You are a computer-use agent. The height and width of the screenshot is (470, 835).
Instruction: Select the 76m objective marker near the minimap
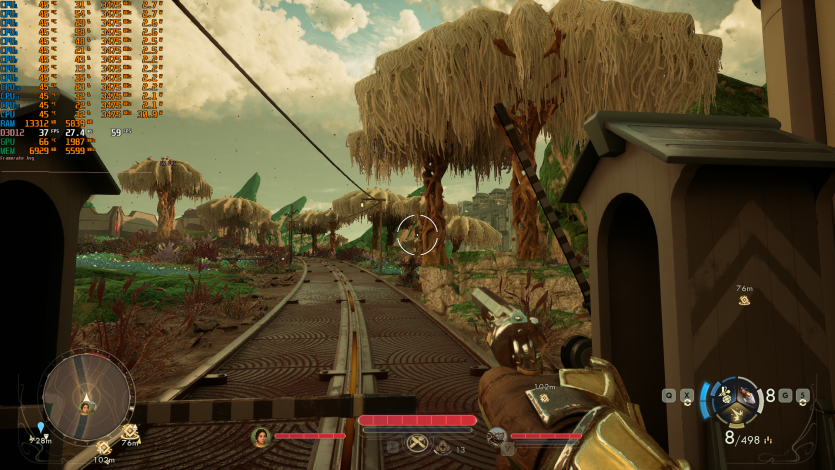point(130,431)
